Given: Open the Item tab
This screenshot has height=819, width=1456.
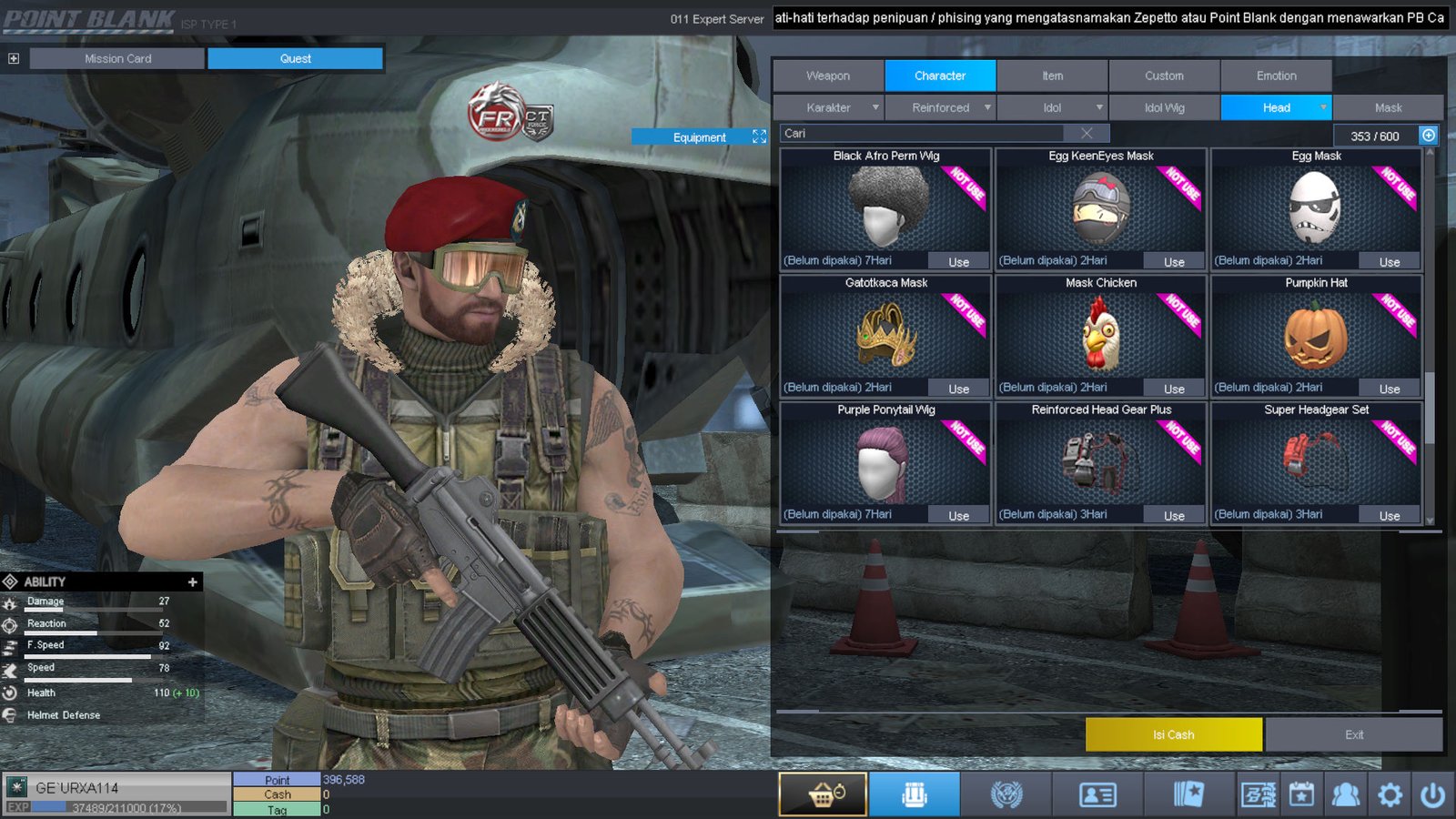Looking at the screenshot, I should [1052, 76].
